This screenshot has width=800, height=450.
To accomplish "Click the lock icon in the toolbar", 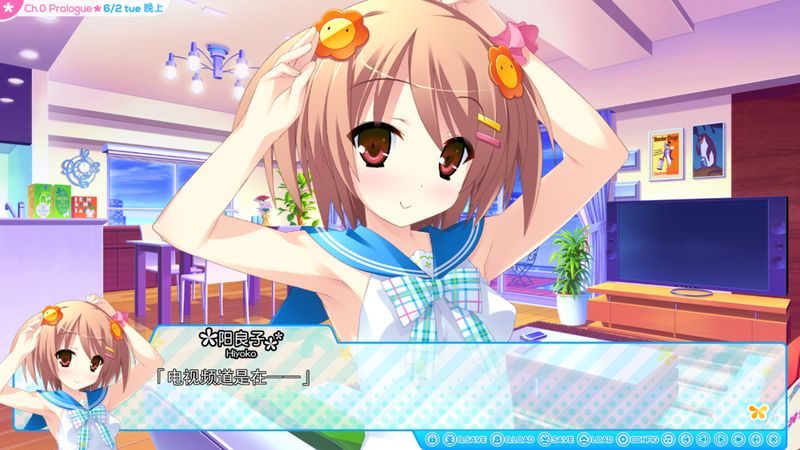I will pos(432,439).
